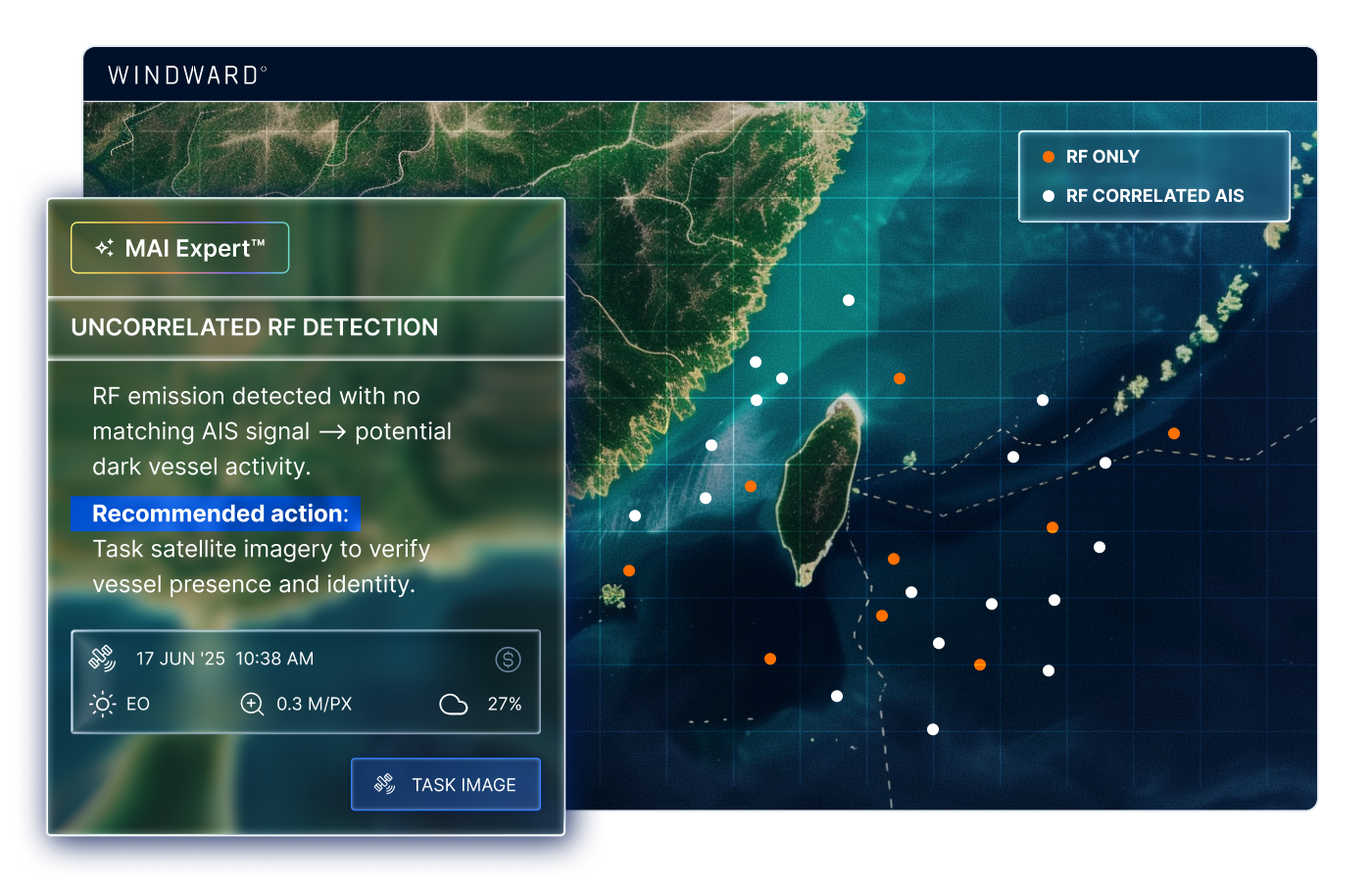Click the satellite icon inside TASK IMAGE button
Screen dimensions: 1372x882
point(384,784)
